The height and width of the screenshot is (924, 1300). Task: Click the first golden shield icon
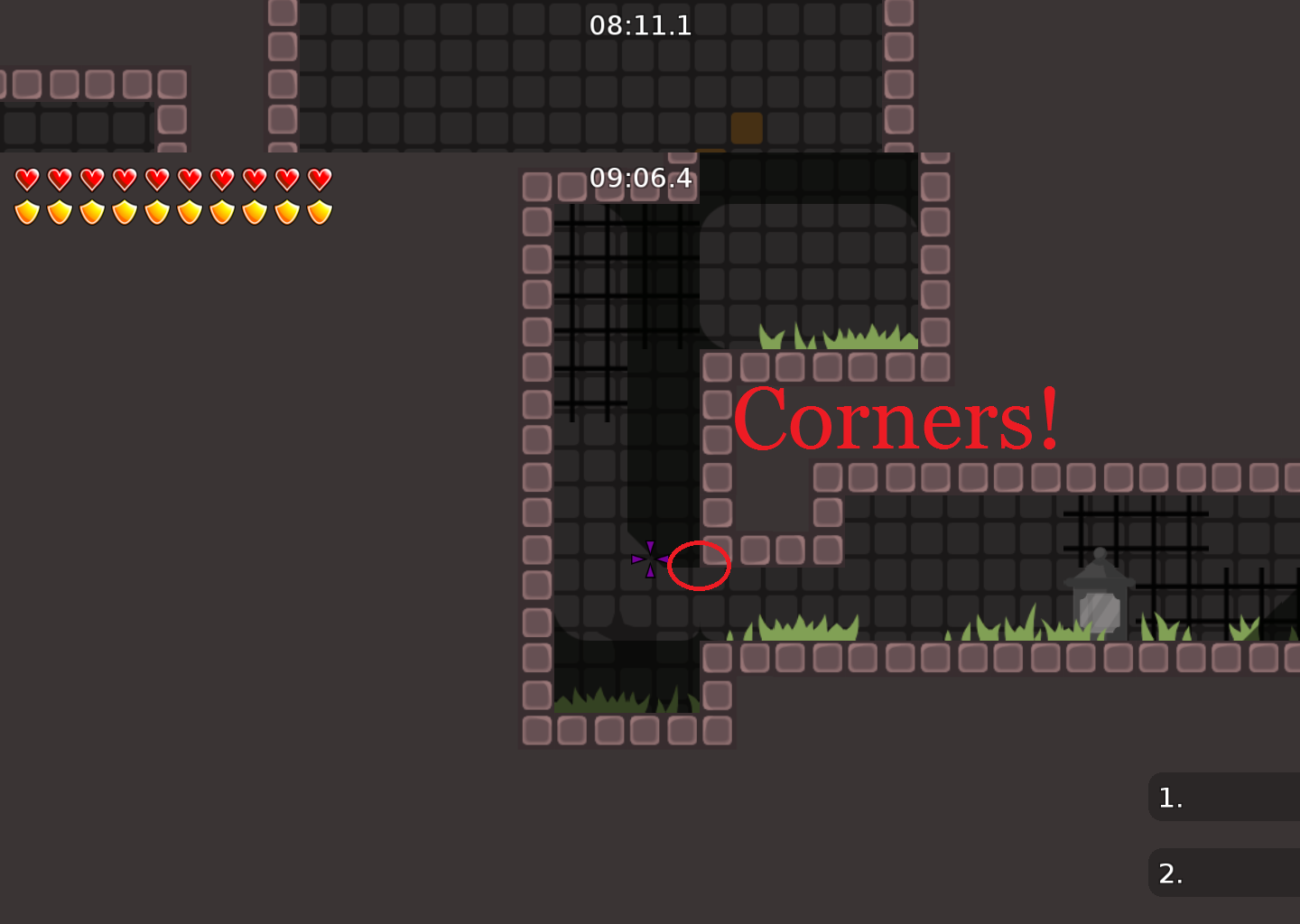pos(27,211)
